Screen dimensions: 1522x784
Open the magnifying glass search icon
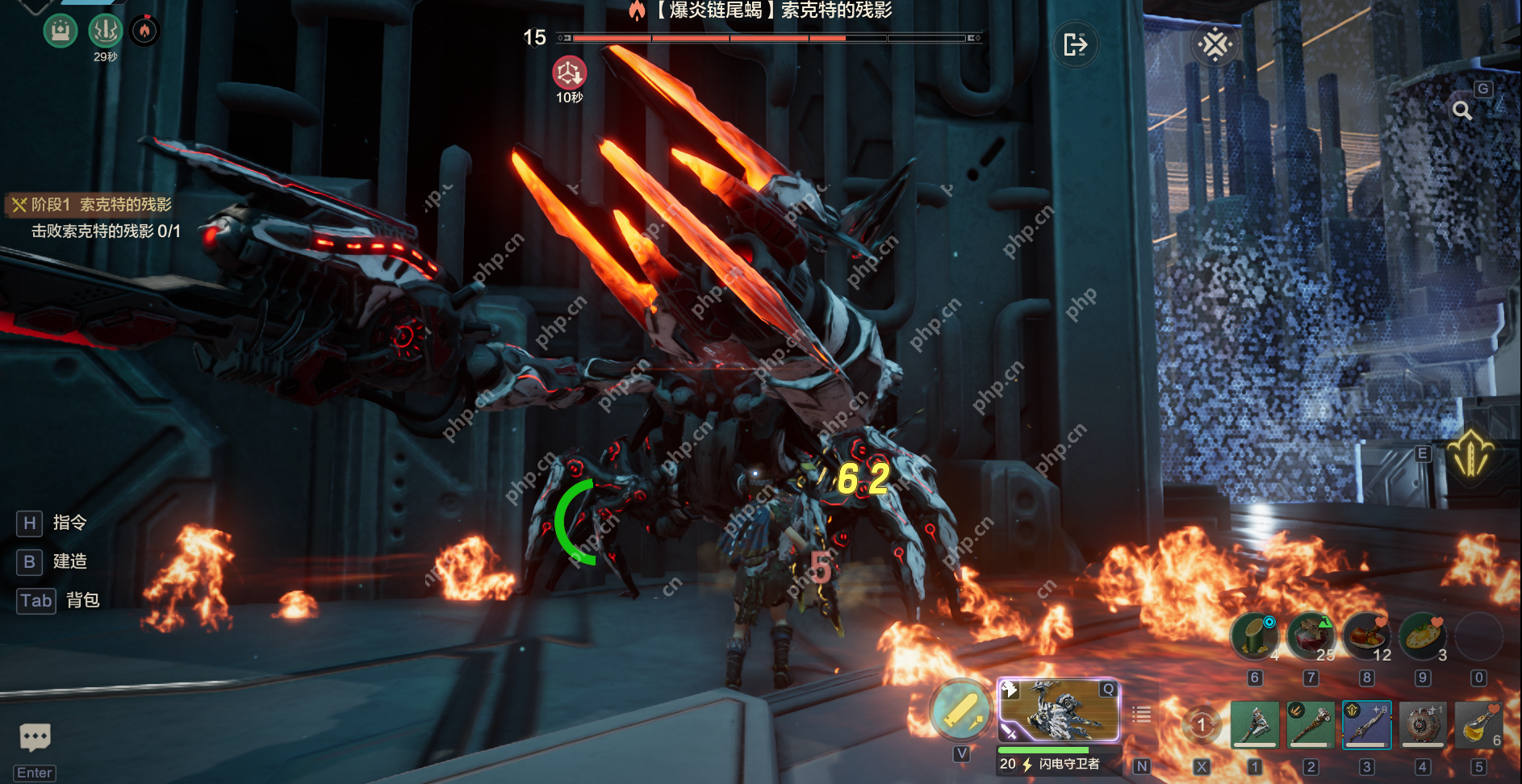pyautogui.click(x=1461, y=111)
